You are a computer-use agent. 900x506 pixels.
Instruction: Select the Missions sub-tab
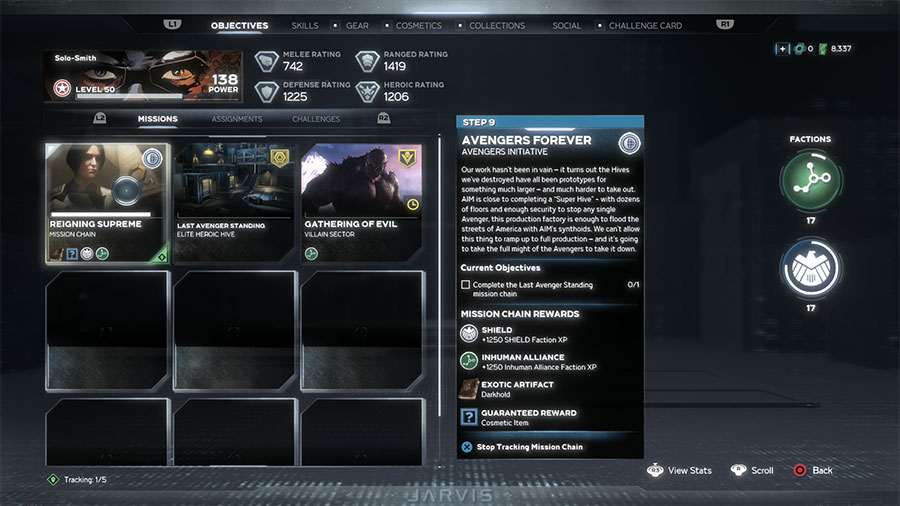pyautogui.click(x=158, y=119)
